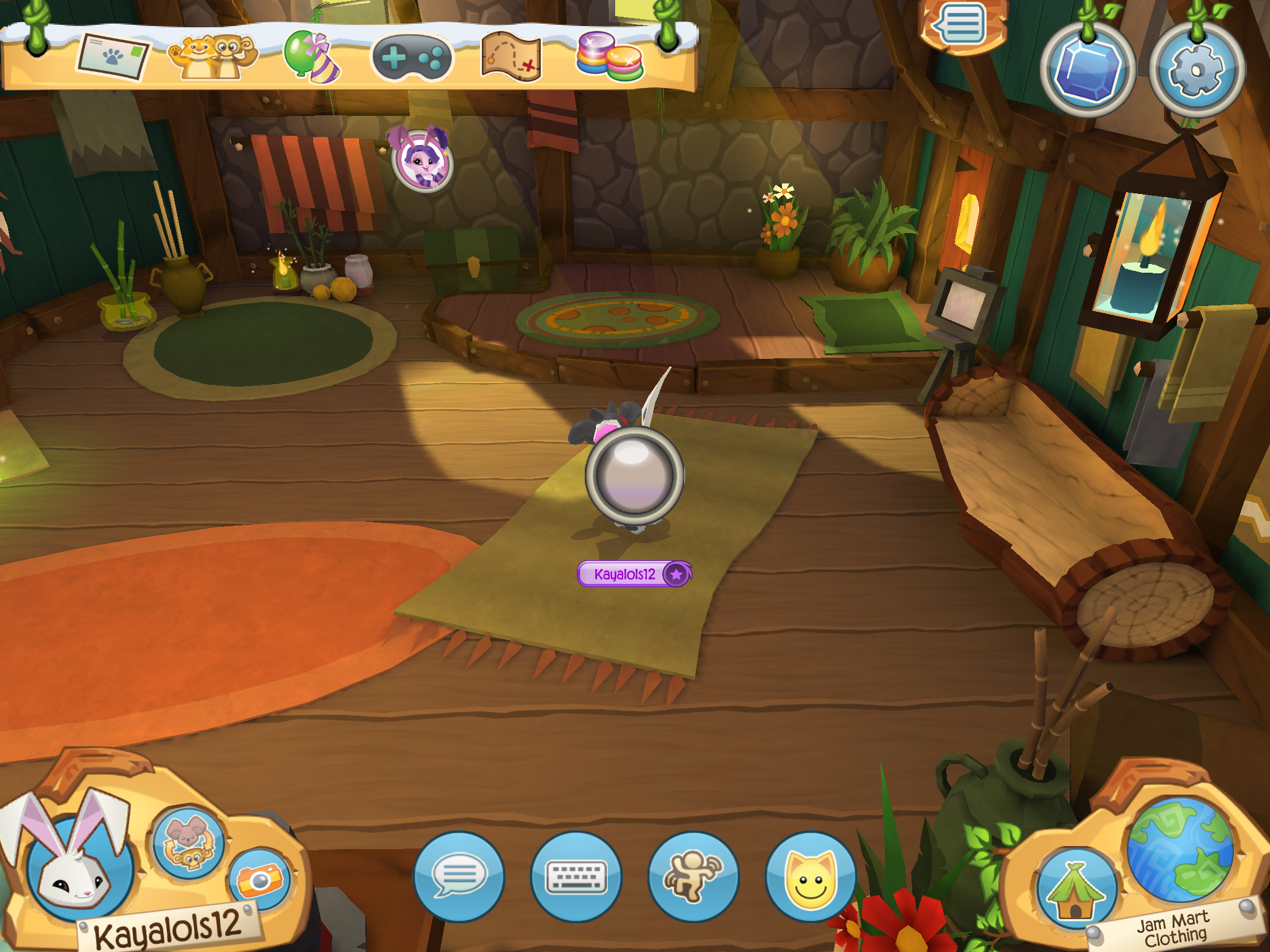Take a photo with the camera button

260,879
